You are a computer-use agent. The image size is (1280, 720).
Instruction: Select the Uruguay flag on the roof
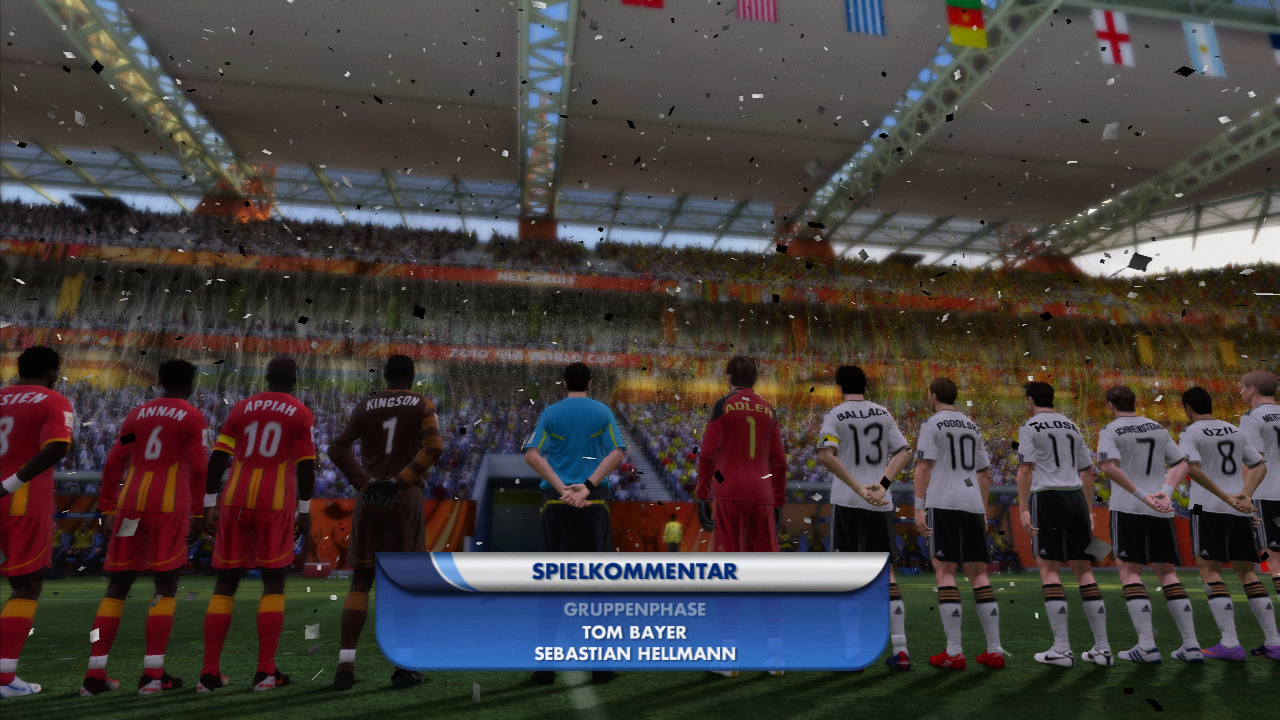click(866, 15)
